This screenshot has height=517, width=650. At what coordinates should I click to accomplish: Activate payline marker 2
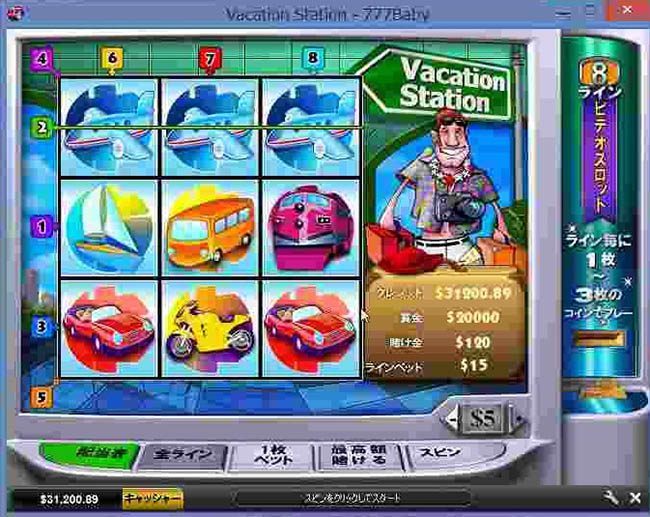(x=41, y=128)
